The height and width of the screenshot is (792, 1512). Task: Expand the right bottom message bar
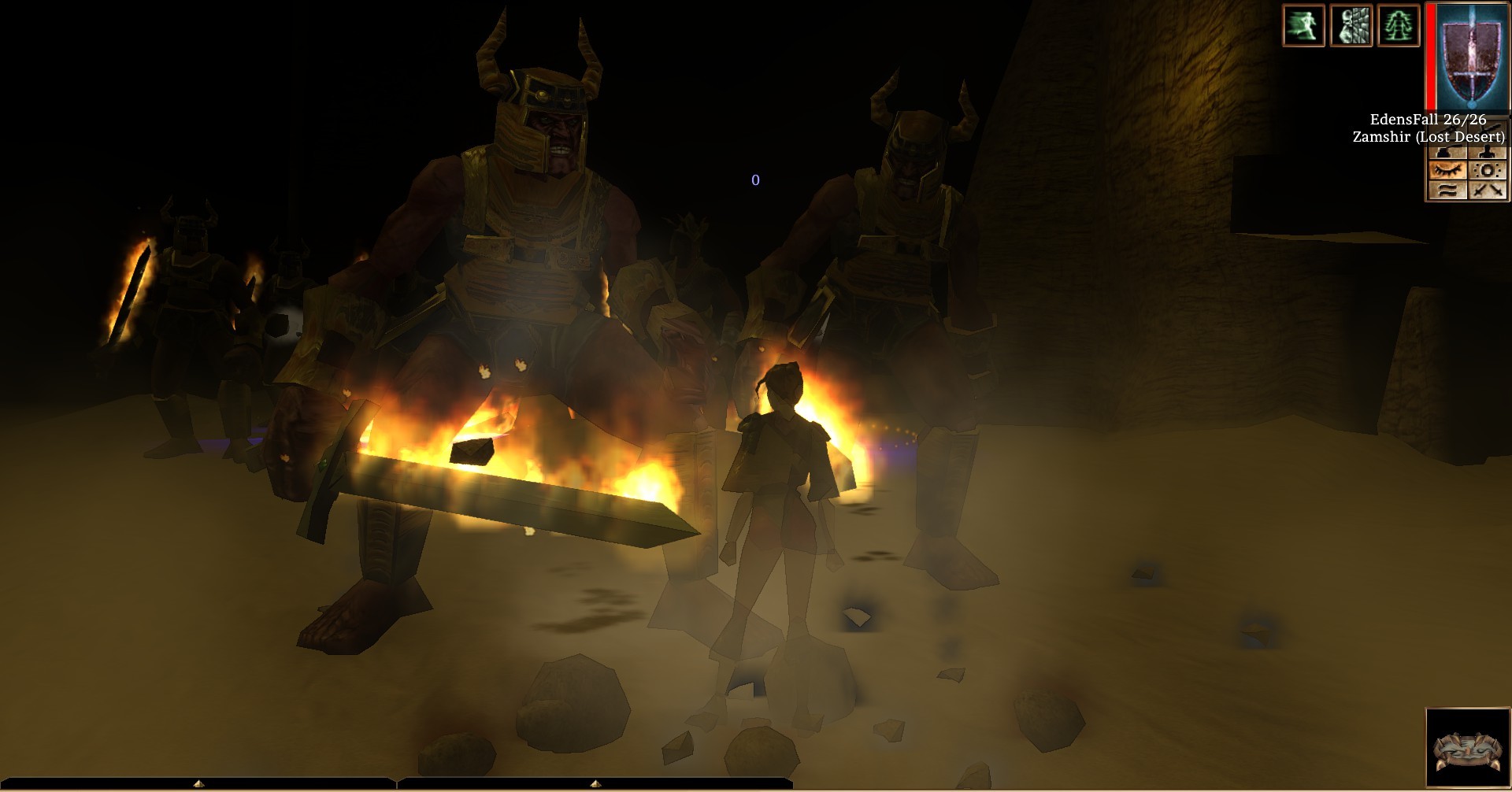[595, 784]
